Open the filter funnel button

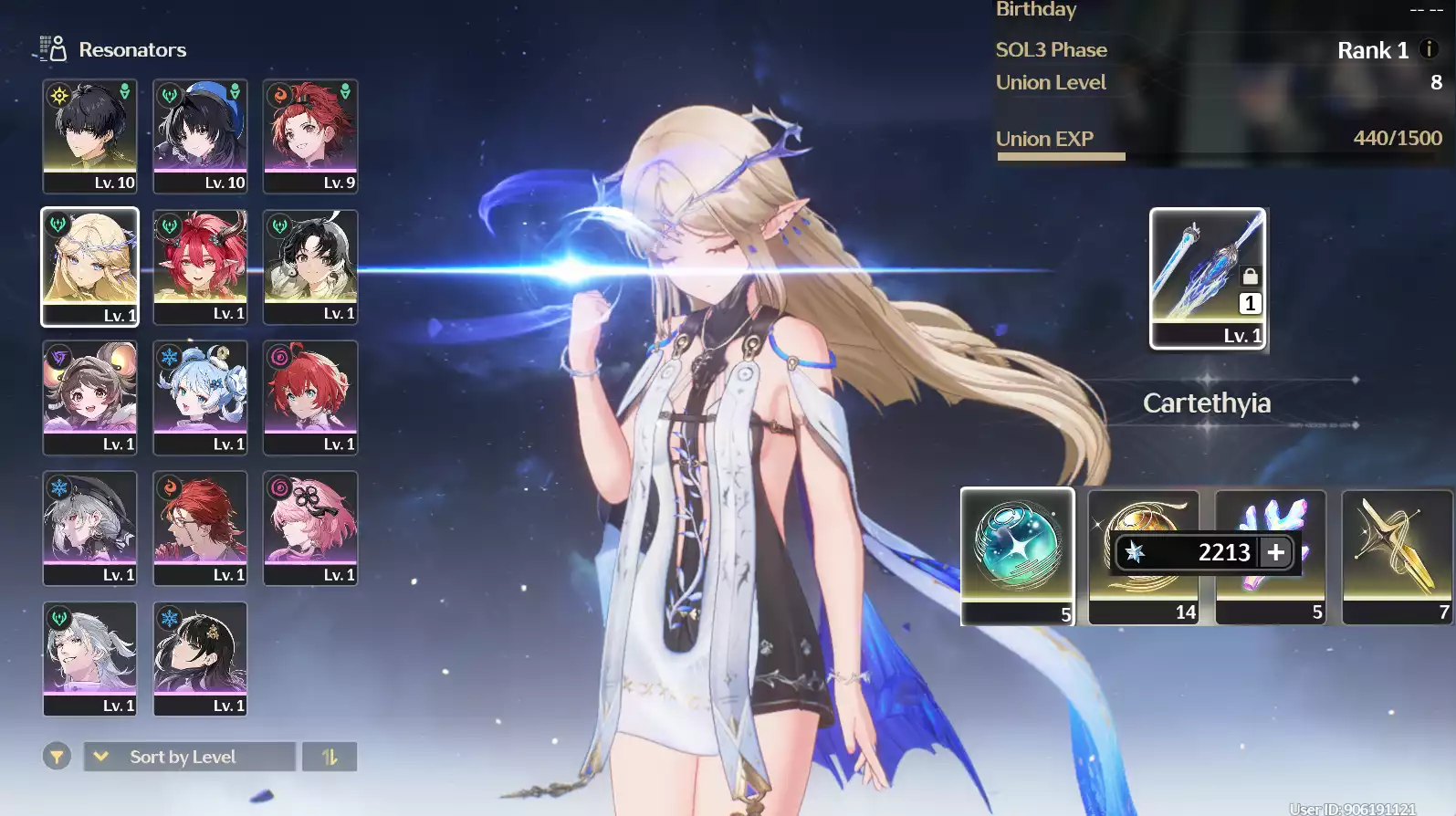[57, 757]
